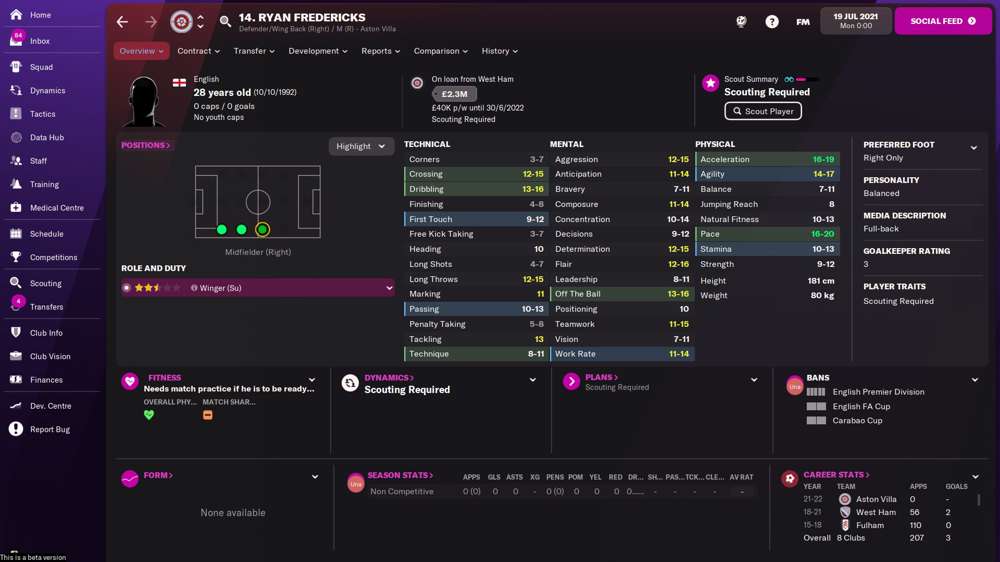Open the History tab menu

click(499, 51)
